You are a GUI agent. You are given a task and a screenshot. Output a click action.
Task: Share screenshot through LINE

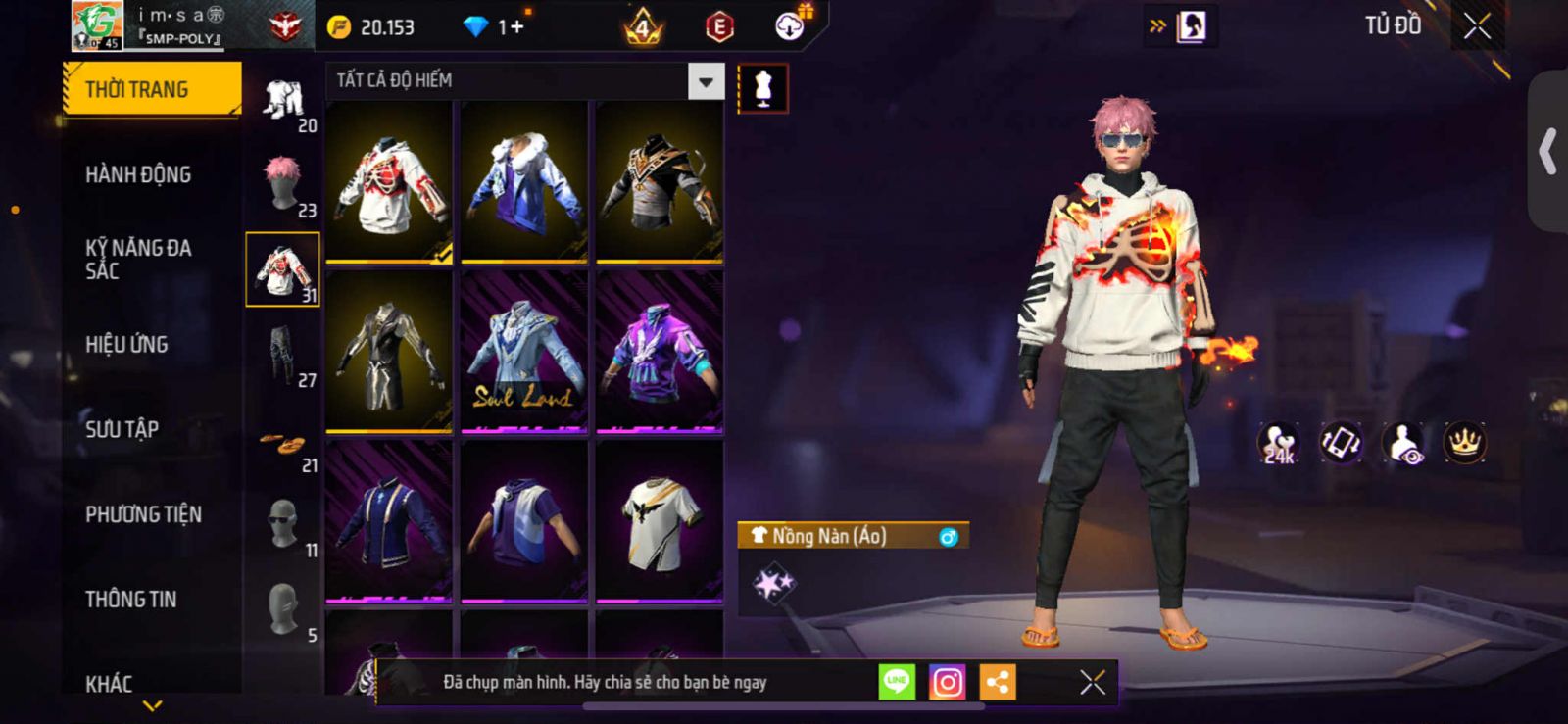tap(897, 682)
